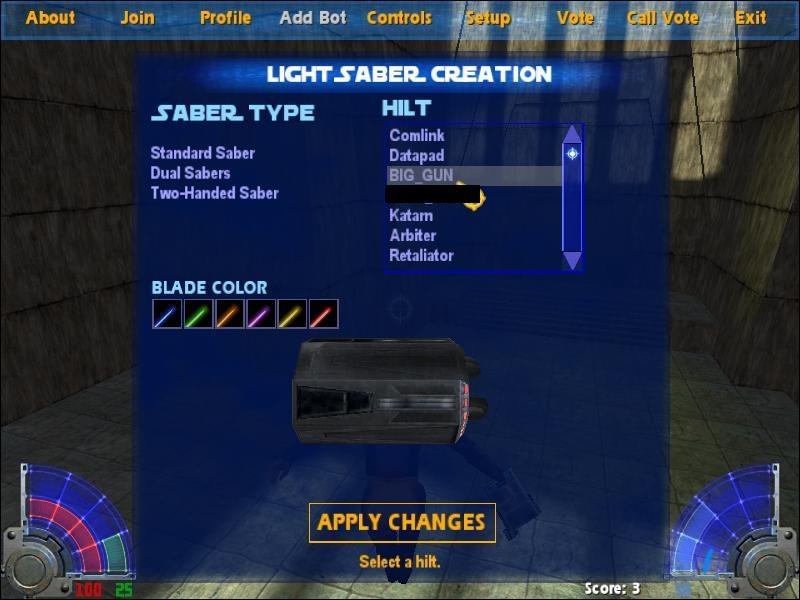This screenshot has height=600, width=800.
Task: Choose Add Bot from the top bar
Action: pos(313,18)
